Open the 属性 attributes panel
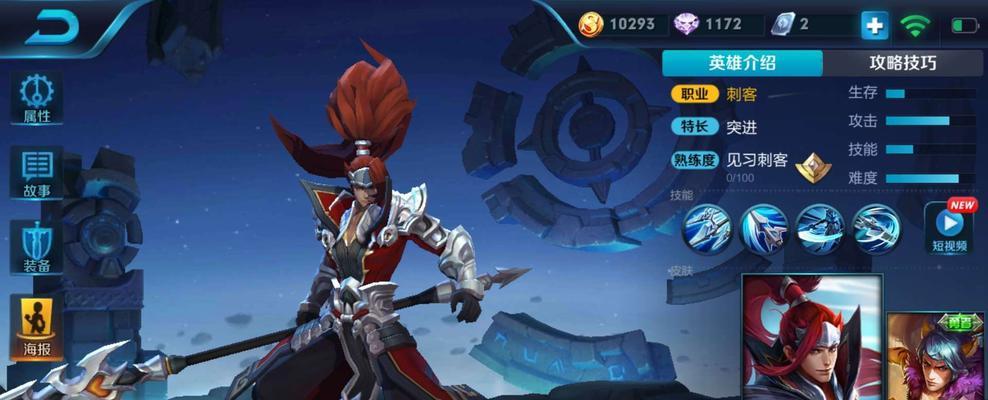 tap(38, 100)
